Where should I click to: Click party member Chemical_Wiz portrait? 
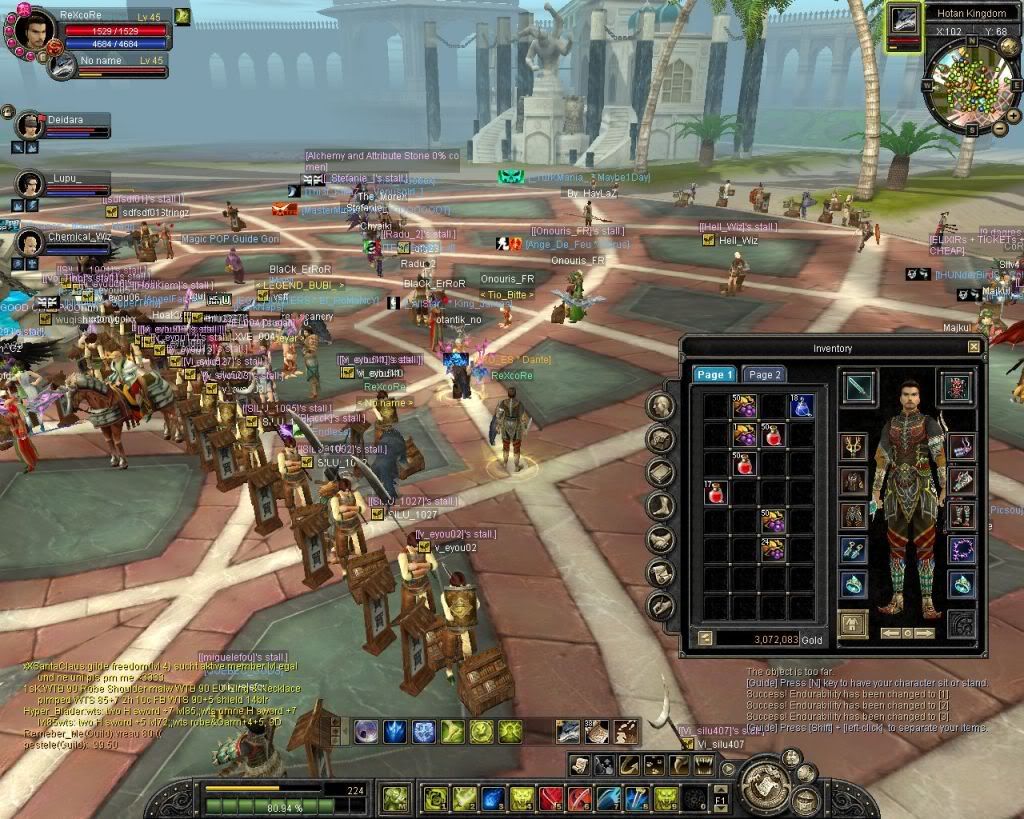30,244
